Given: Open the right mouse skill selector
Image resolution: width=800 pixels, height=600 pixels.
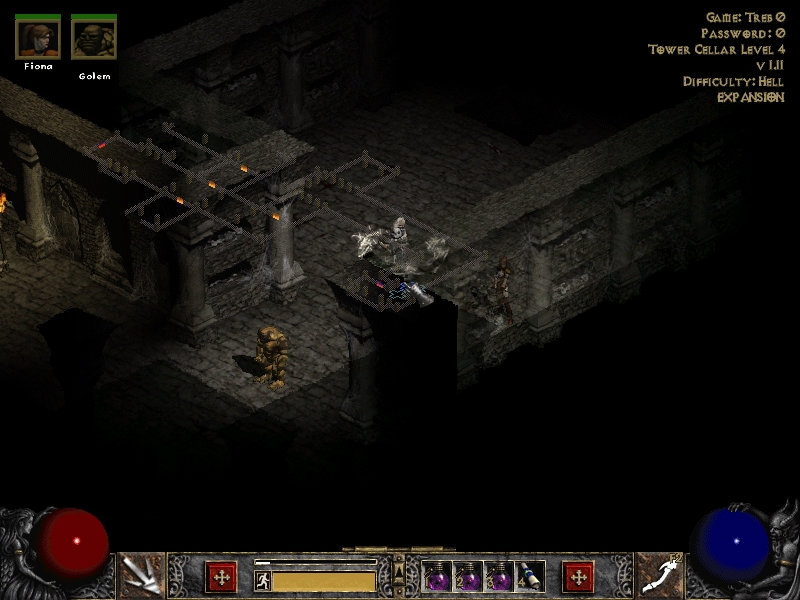Looking at the screenshot, I should coord(659,576).
